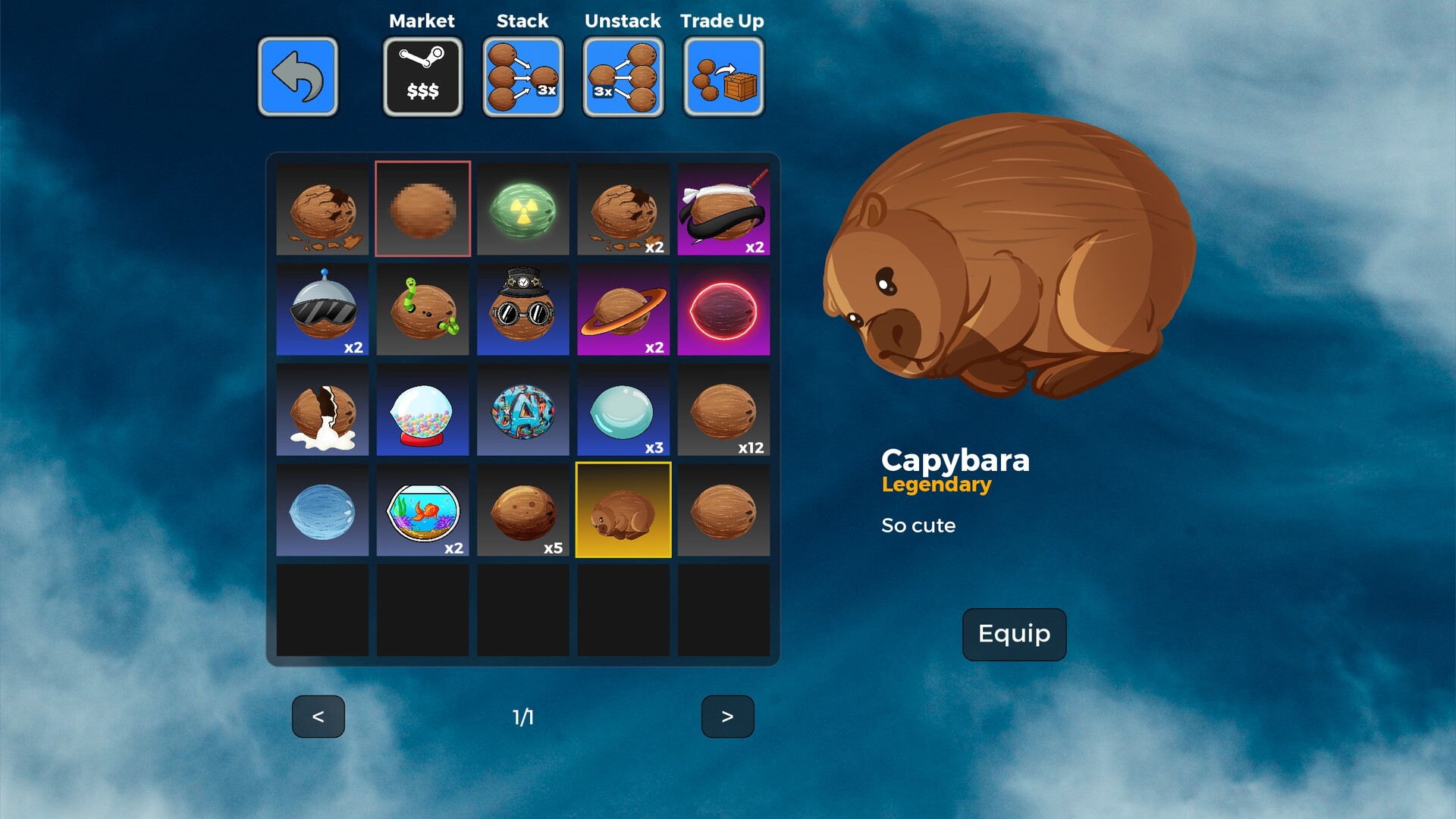
Task: Open the Trade Up crate tool
Action: pos(722,77)
